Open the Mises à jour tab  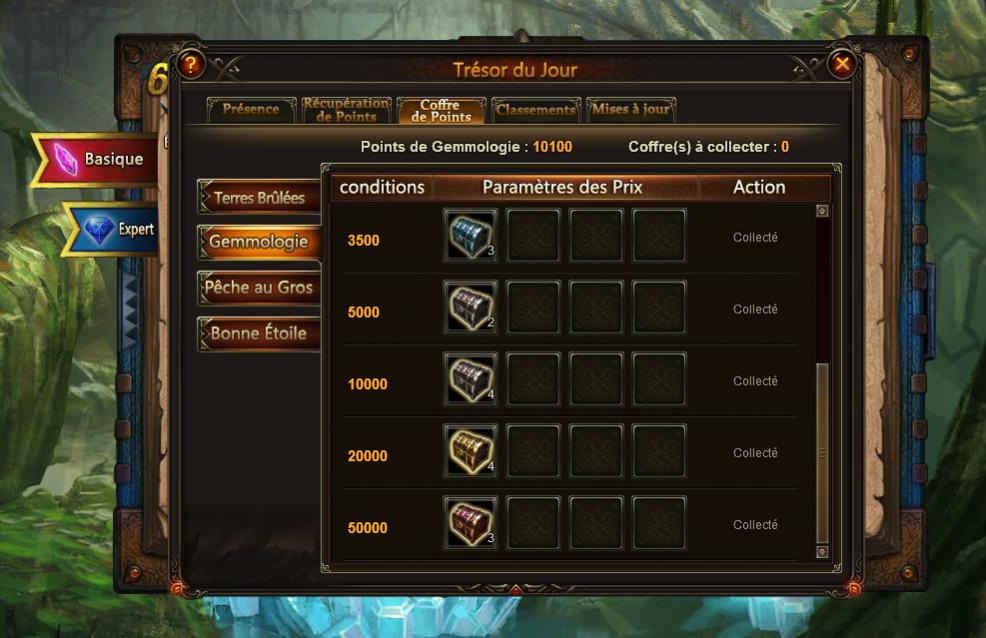pos(631,110)
